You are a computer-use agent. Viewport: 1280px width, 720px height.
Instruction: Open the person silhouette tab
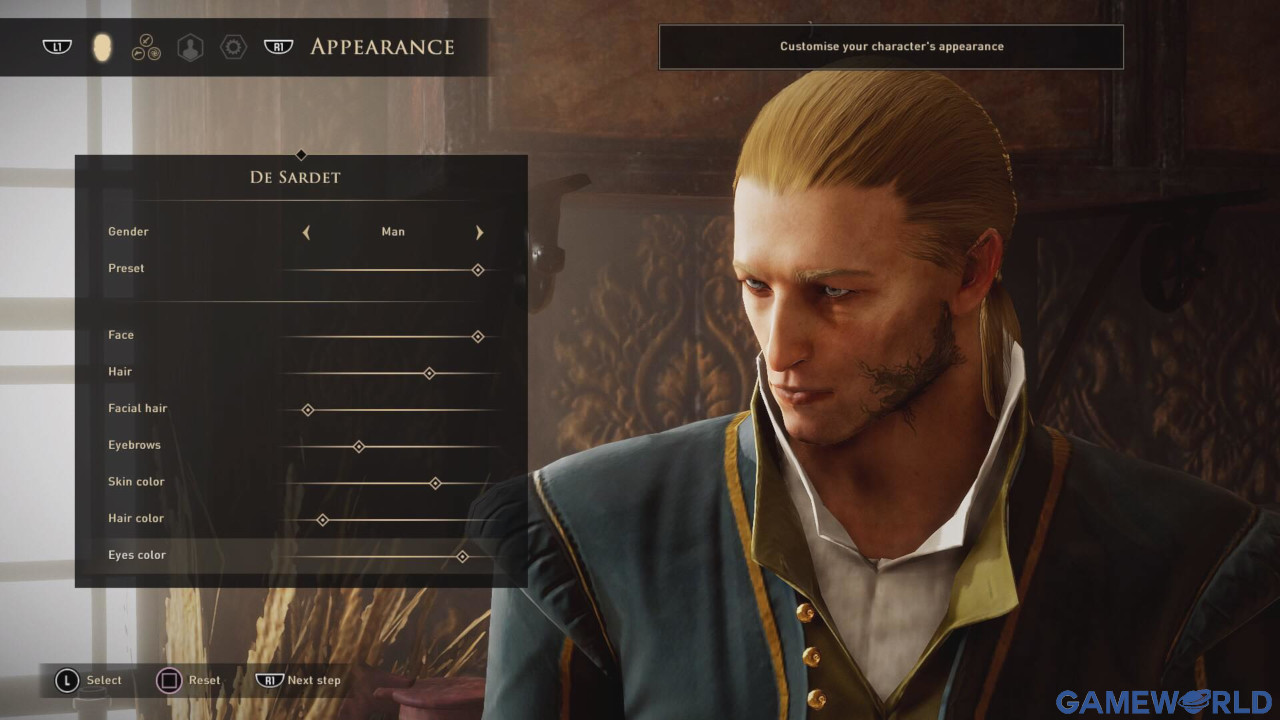pos(189,47)
